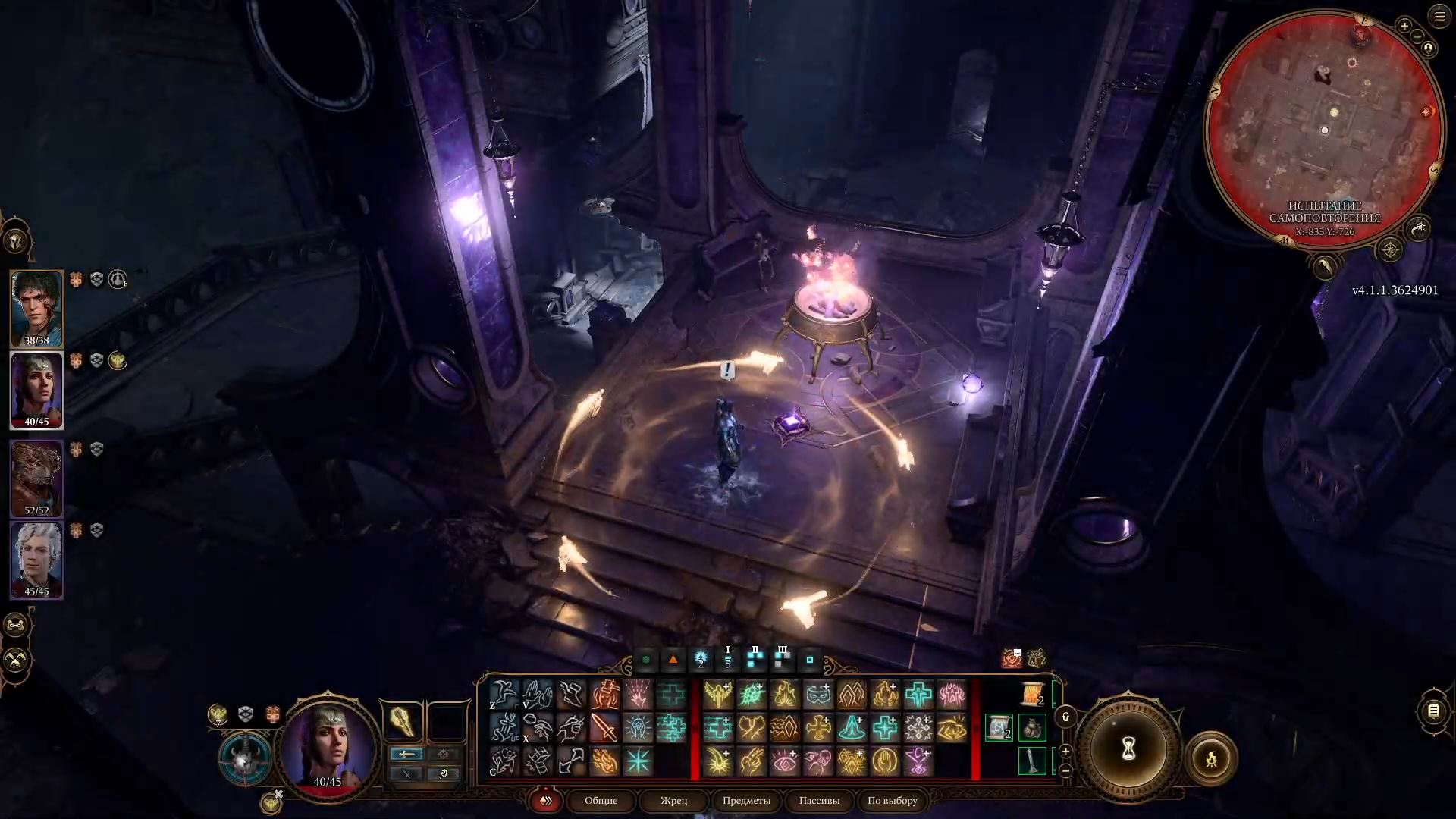Toggle the action filter (green circle)

(645, 661)
